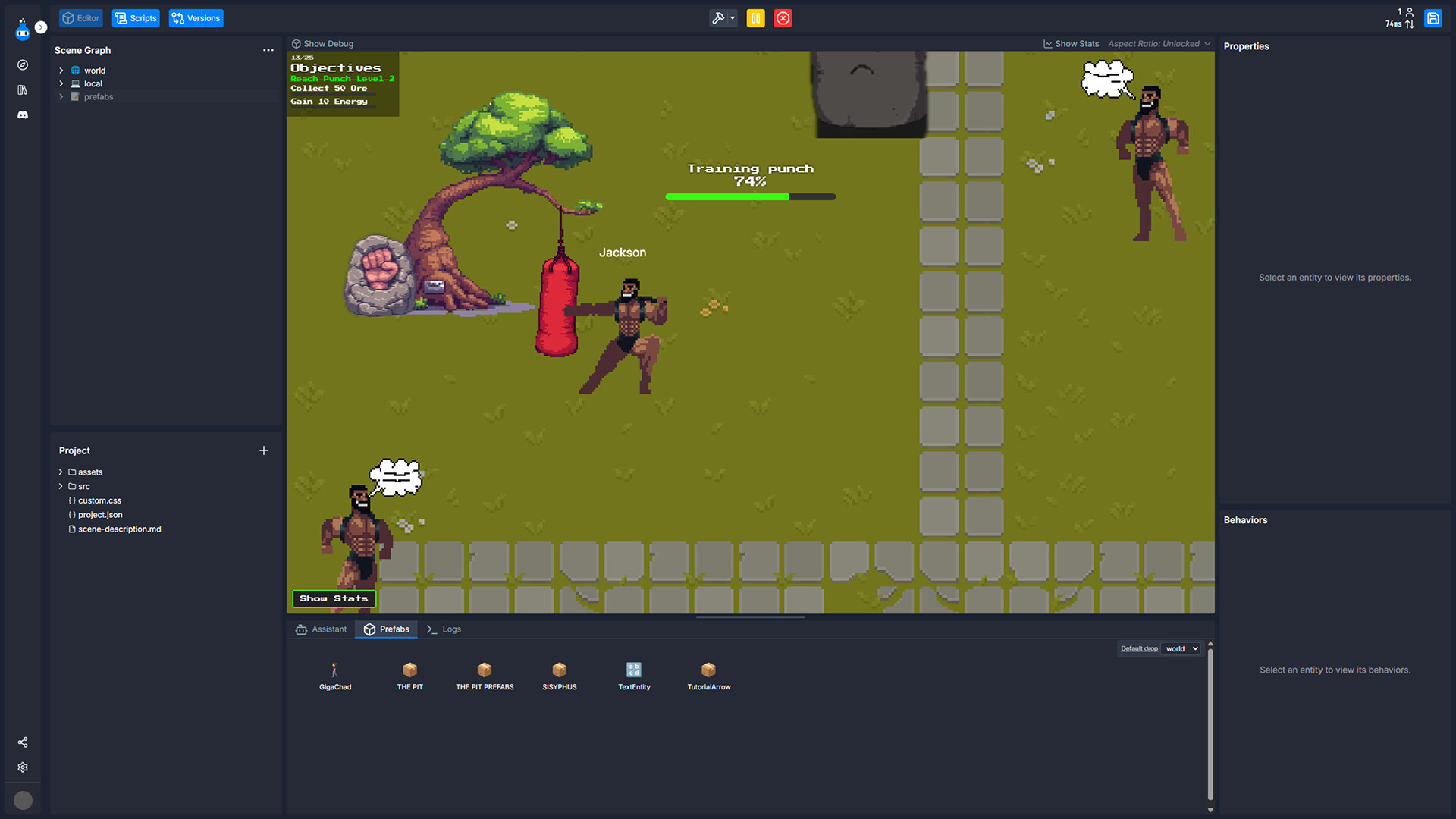
Task: Expand the world node in Scene Graph
Action: [61, 70]
